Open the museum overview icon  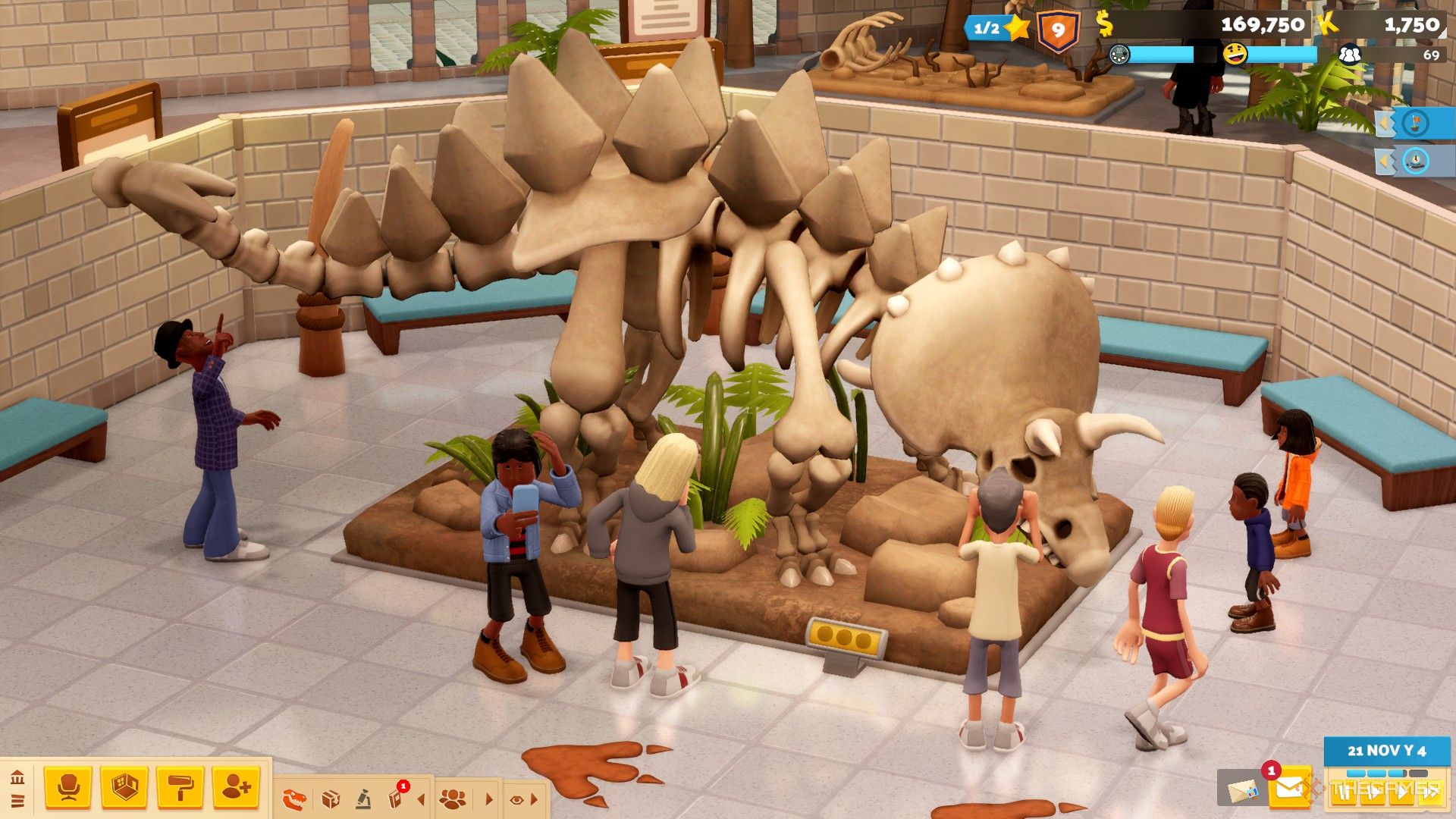click(x=17, y=777)
